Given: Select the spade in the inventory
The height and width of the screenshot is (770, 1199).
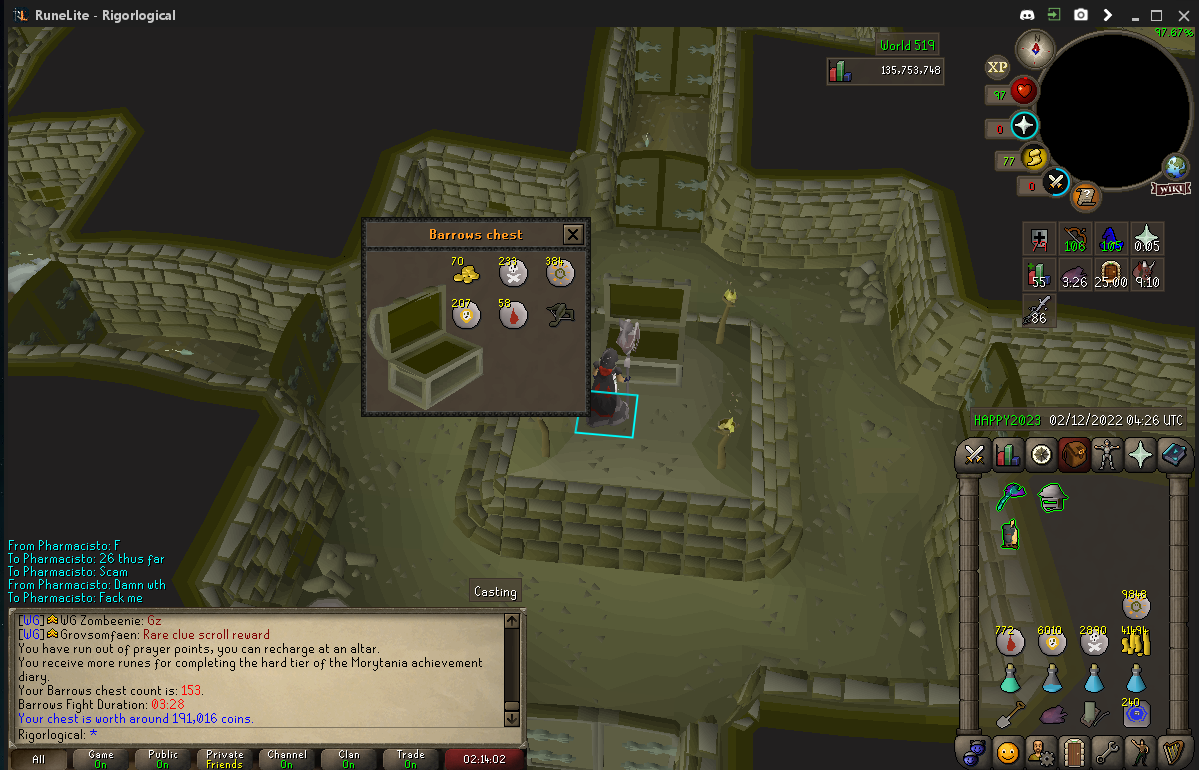Looking at the screenshot, I should click(x=1010, y=715).
